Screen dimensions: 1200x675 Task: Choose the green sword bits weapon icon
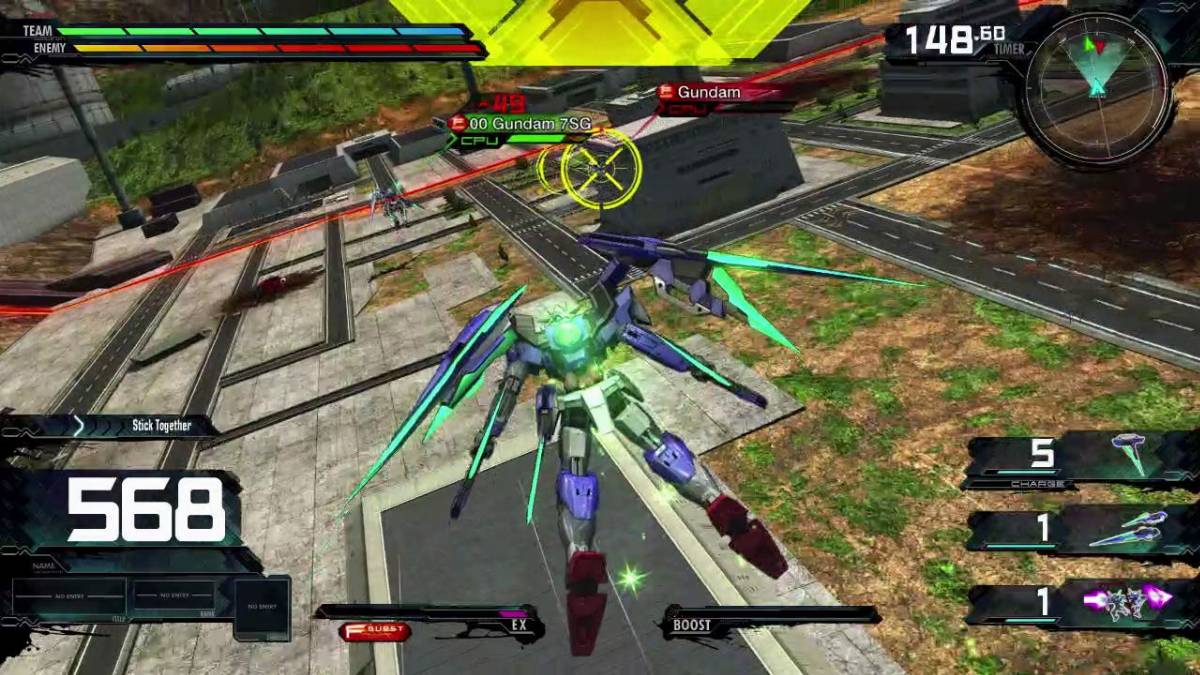1129,528
